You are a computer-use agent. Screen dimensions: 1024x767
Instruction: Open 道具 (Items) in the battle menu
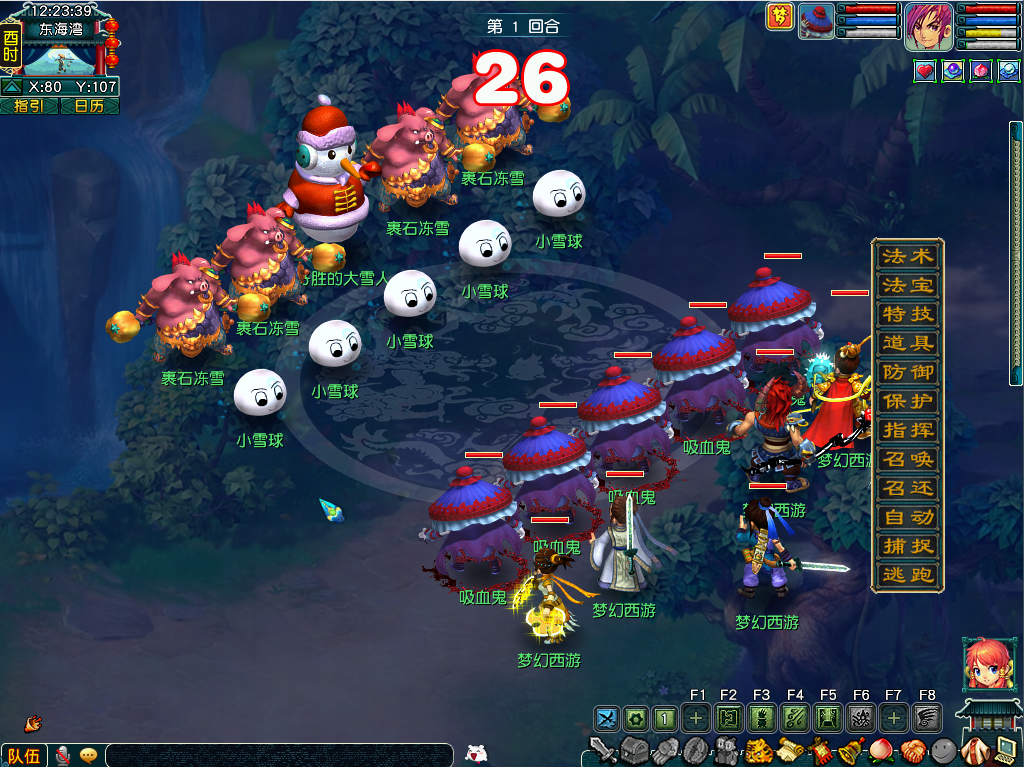point(907,343)
